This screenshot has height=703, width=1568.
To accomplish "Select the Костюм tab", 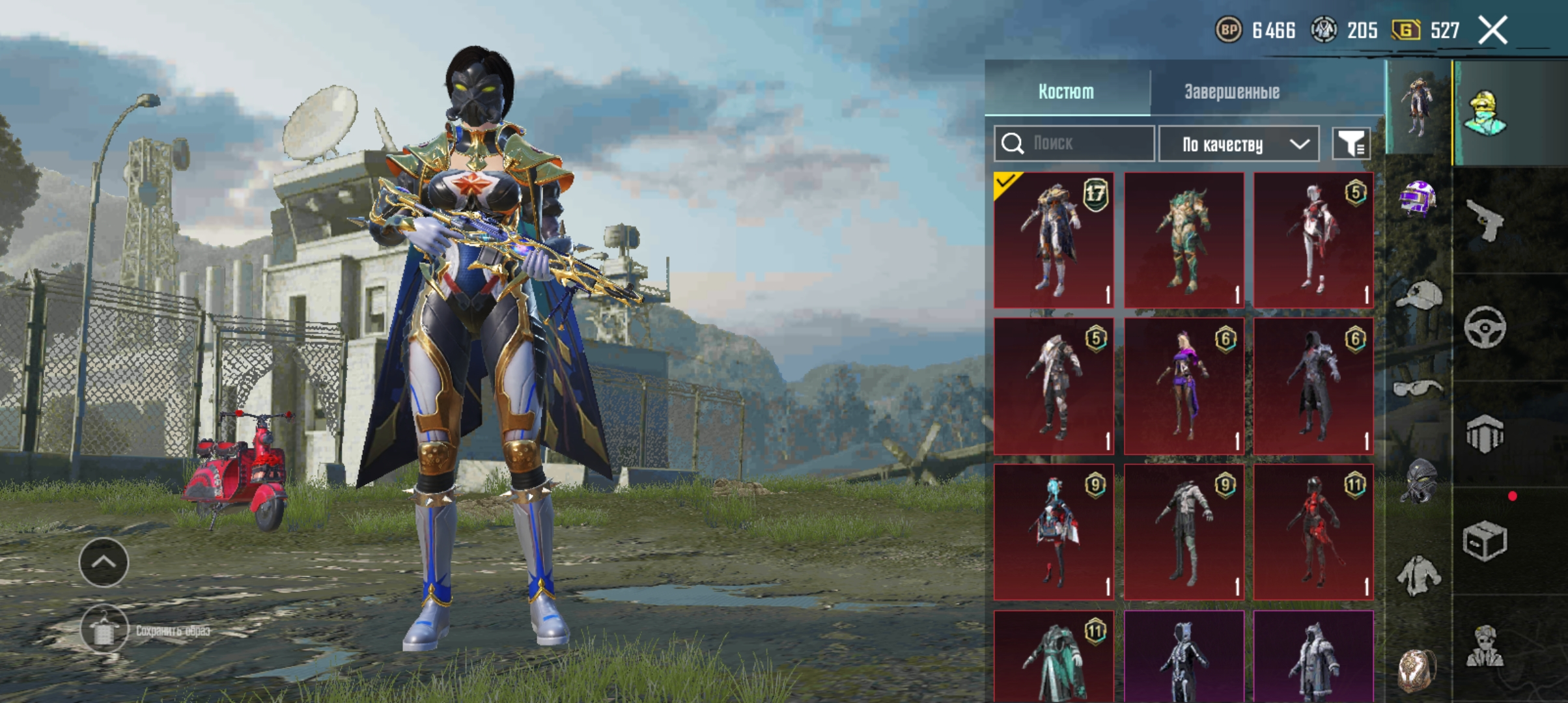I will coord(1066,92).
